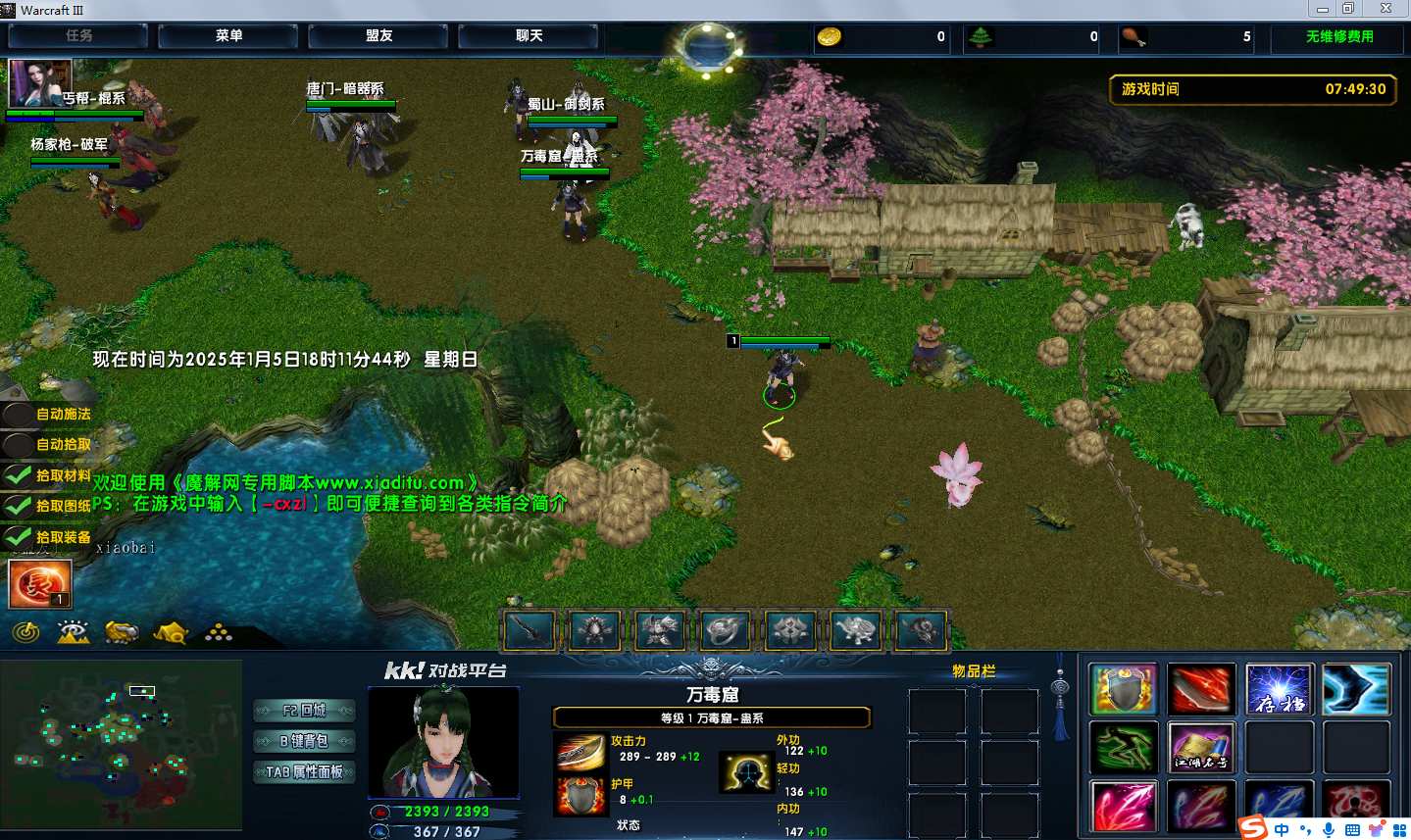Select the red hero icon below xiaobai
1411x840 pixels.
coord(39,584)
